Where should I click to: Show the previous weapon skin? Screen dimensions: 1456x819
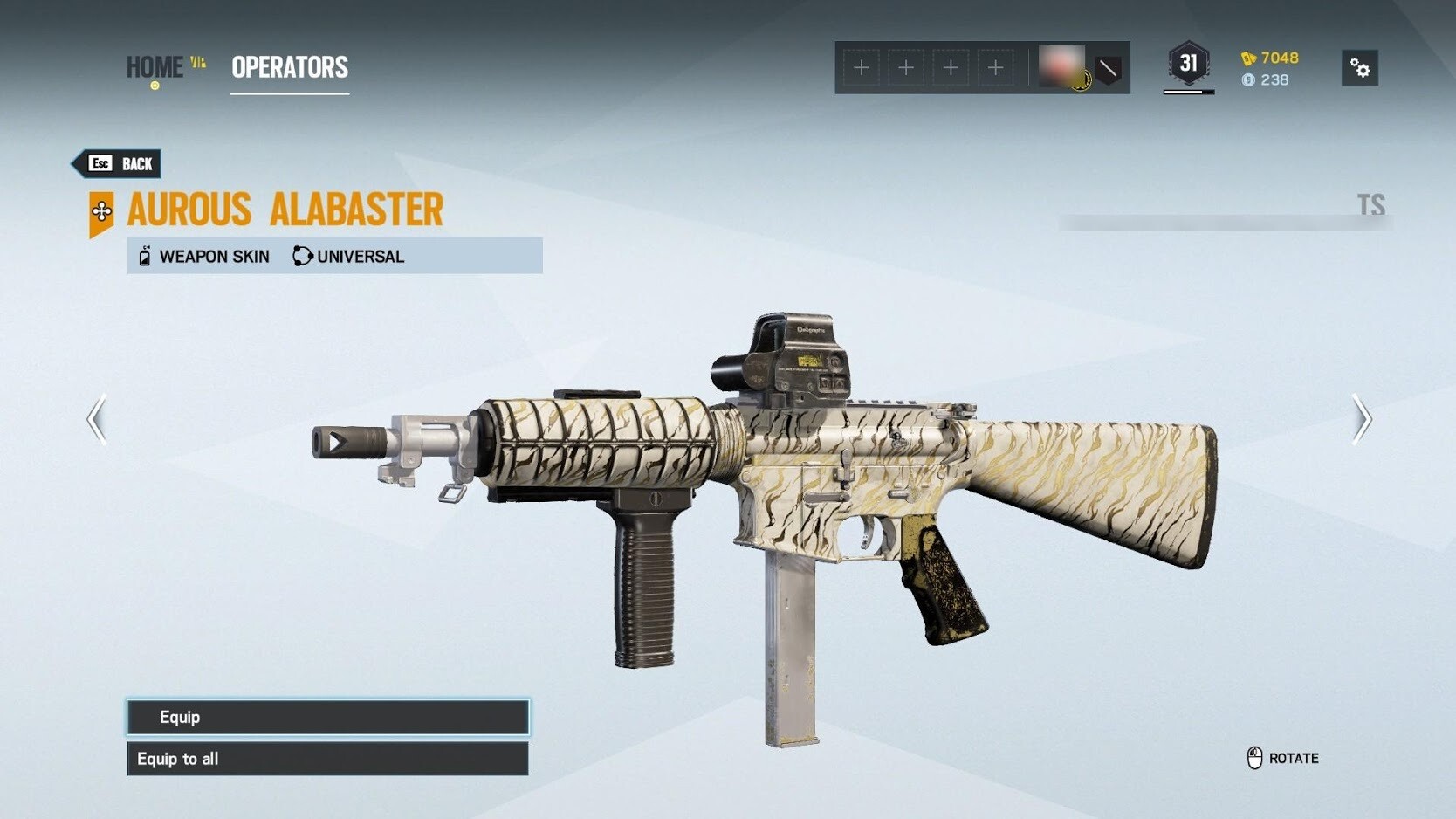[97, 420]
